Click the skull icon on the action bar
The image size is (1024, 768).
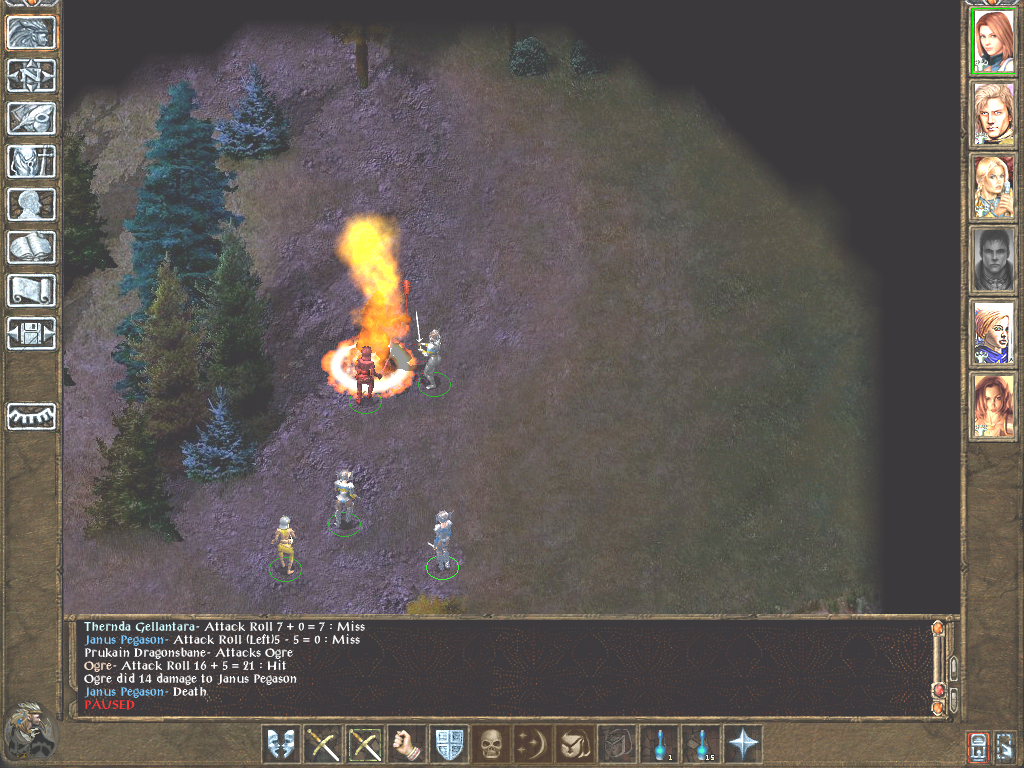coord(491,744)
